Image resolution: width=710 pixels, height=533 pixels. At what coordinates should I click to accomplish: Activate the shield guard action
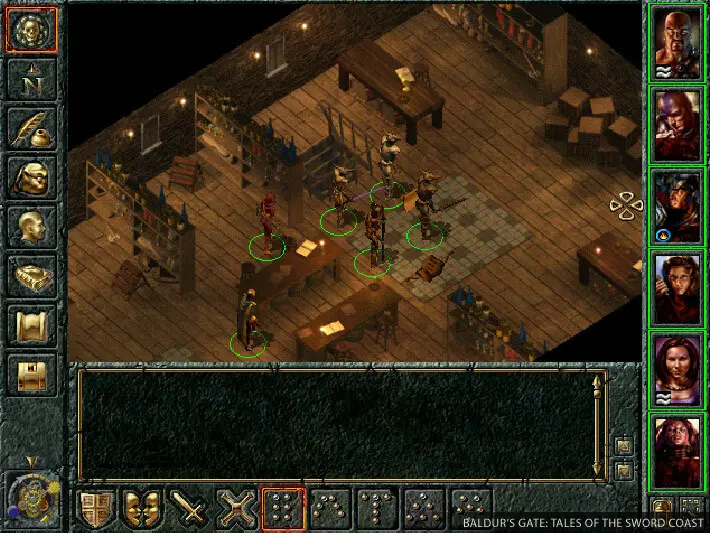[96, 509]
